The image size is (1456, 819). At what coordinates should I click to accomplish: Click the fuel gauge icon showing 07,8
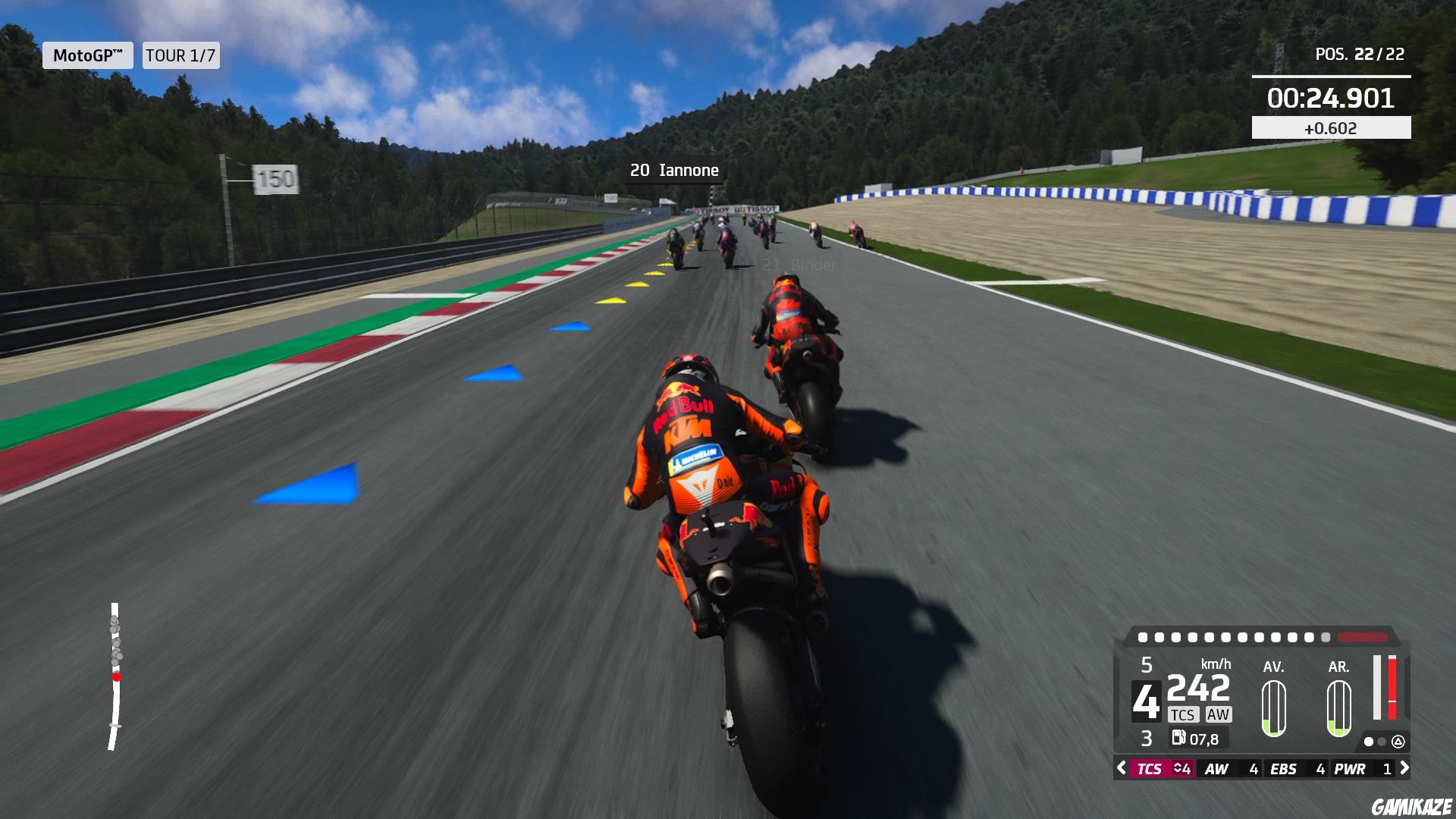click(x=1178, y=737)
